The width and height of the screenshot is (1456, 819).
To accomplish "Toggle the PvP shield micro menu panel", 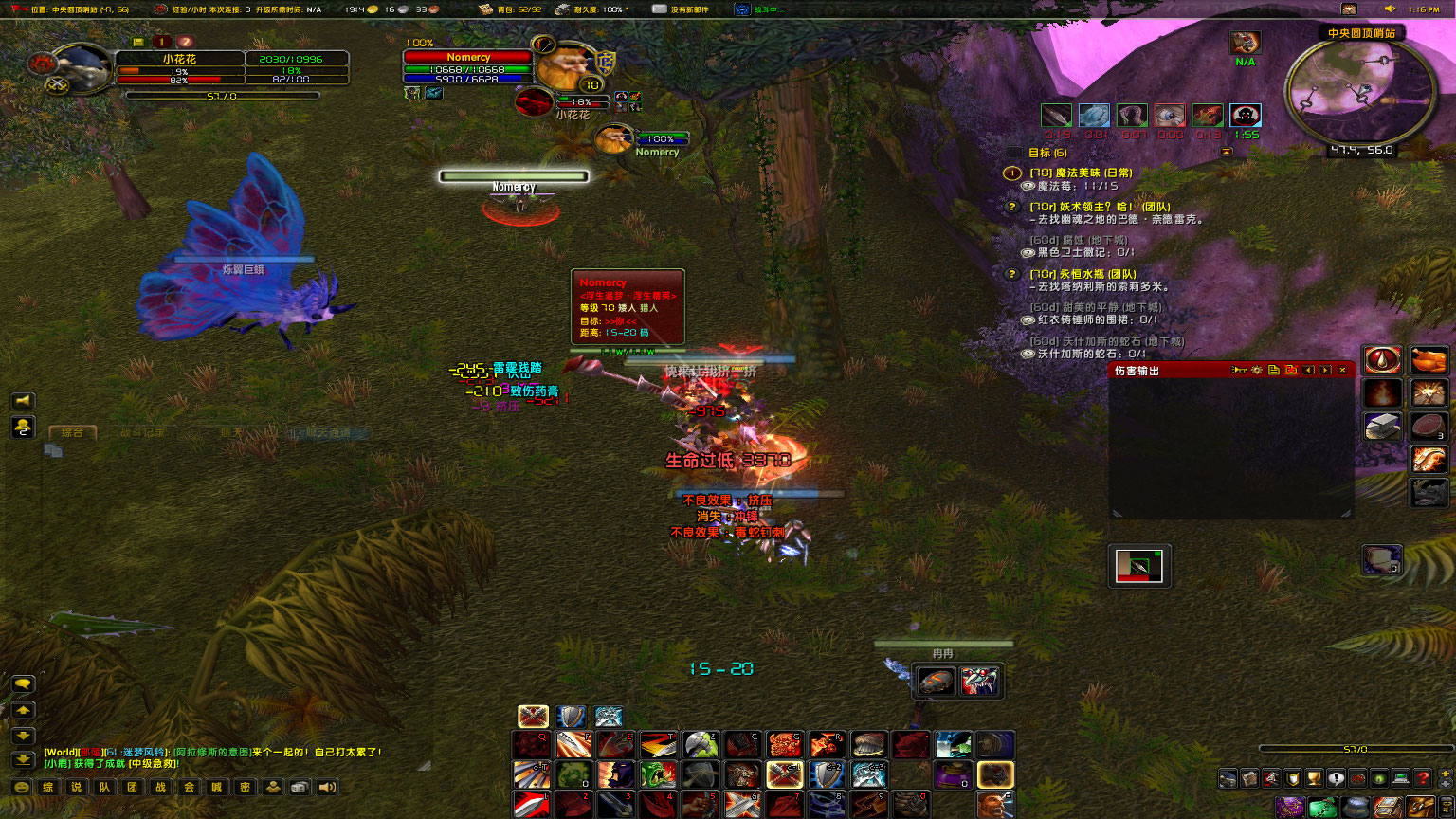I will point(1294,777).
